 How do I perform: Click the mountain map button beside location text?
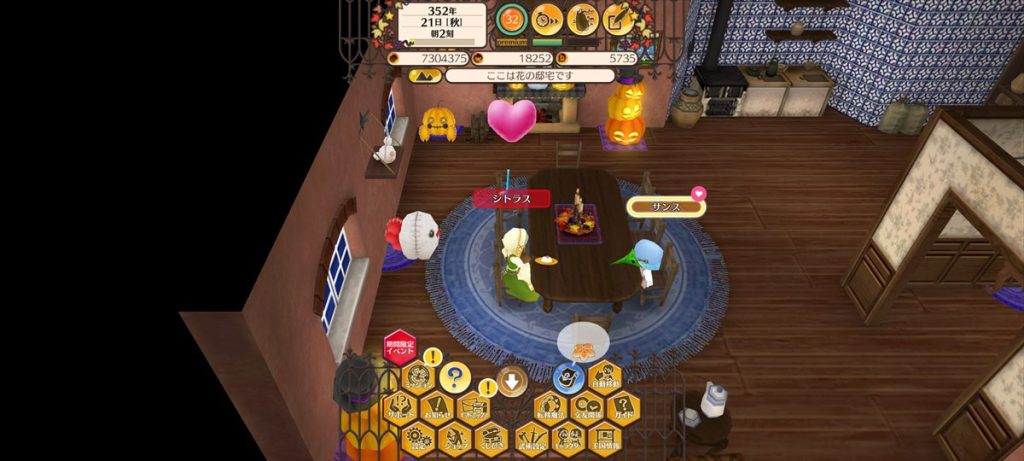419,75
